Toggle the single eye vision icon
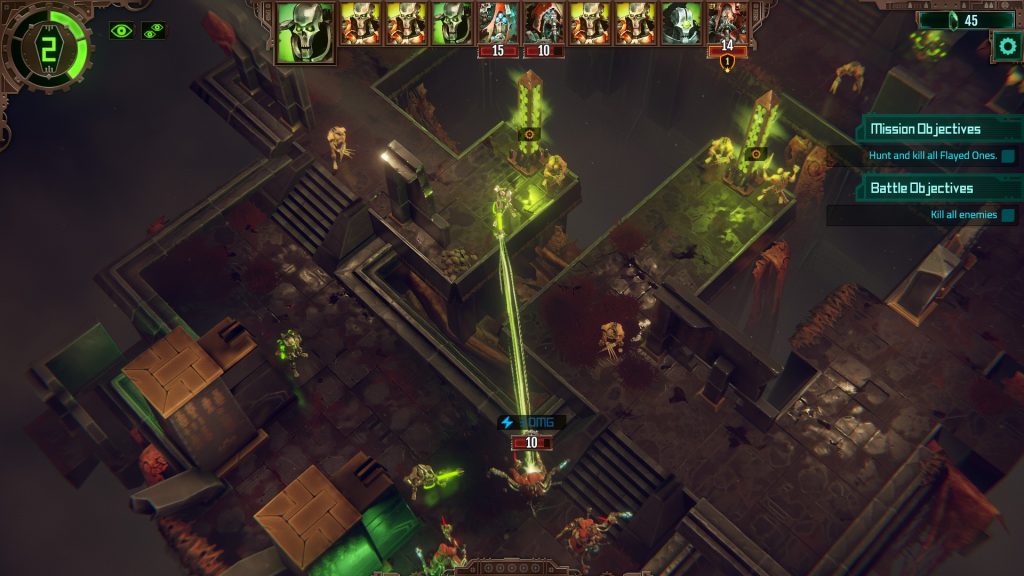 coord(122,31)
